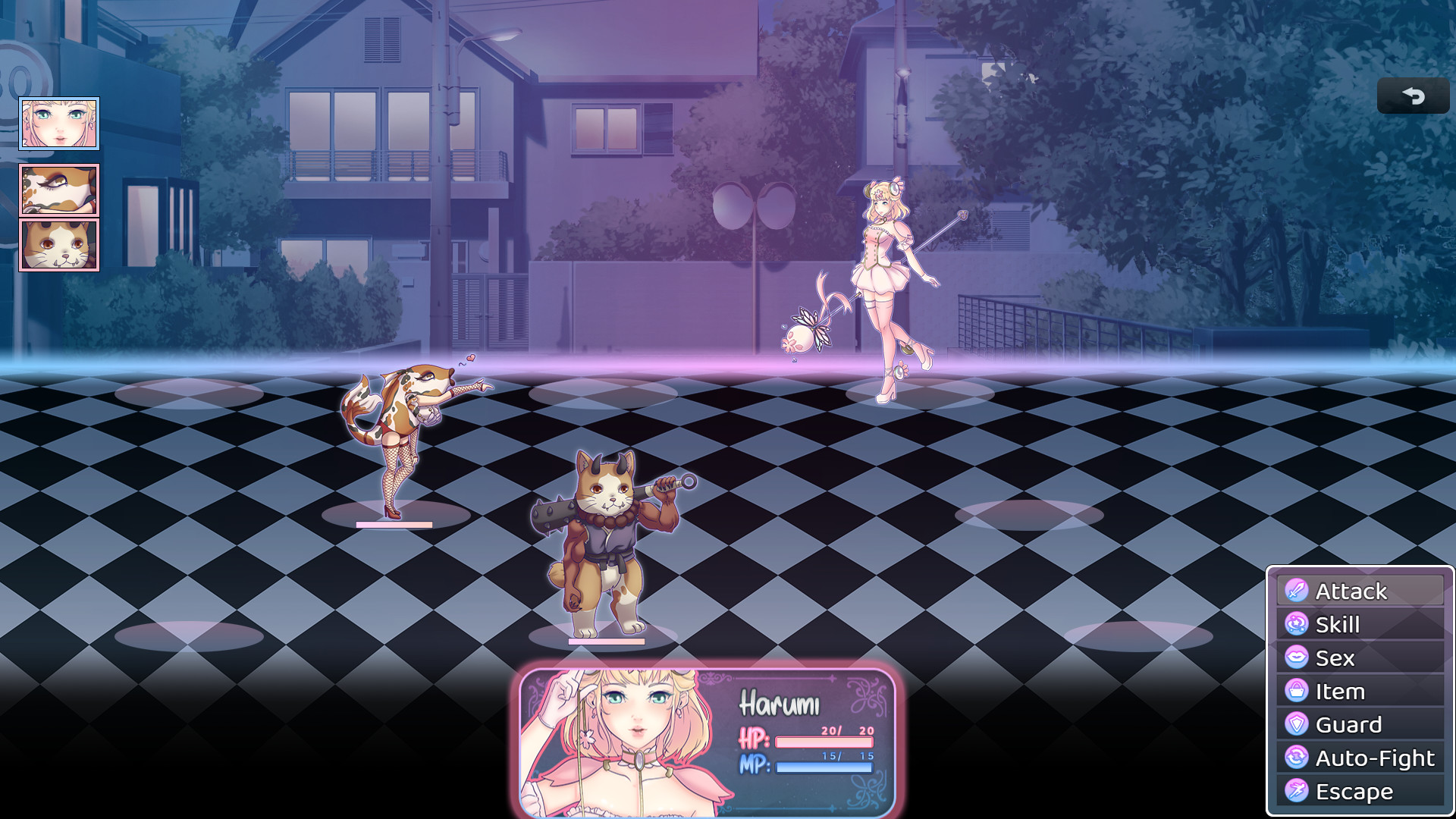
Task: Select the fish enemy portrait
Action: tap(60, 192)
